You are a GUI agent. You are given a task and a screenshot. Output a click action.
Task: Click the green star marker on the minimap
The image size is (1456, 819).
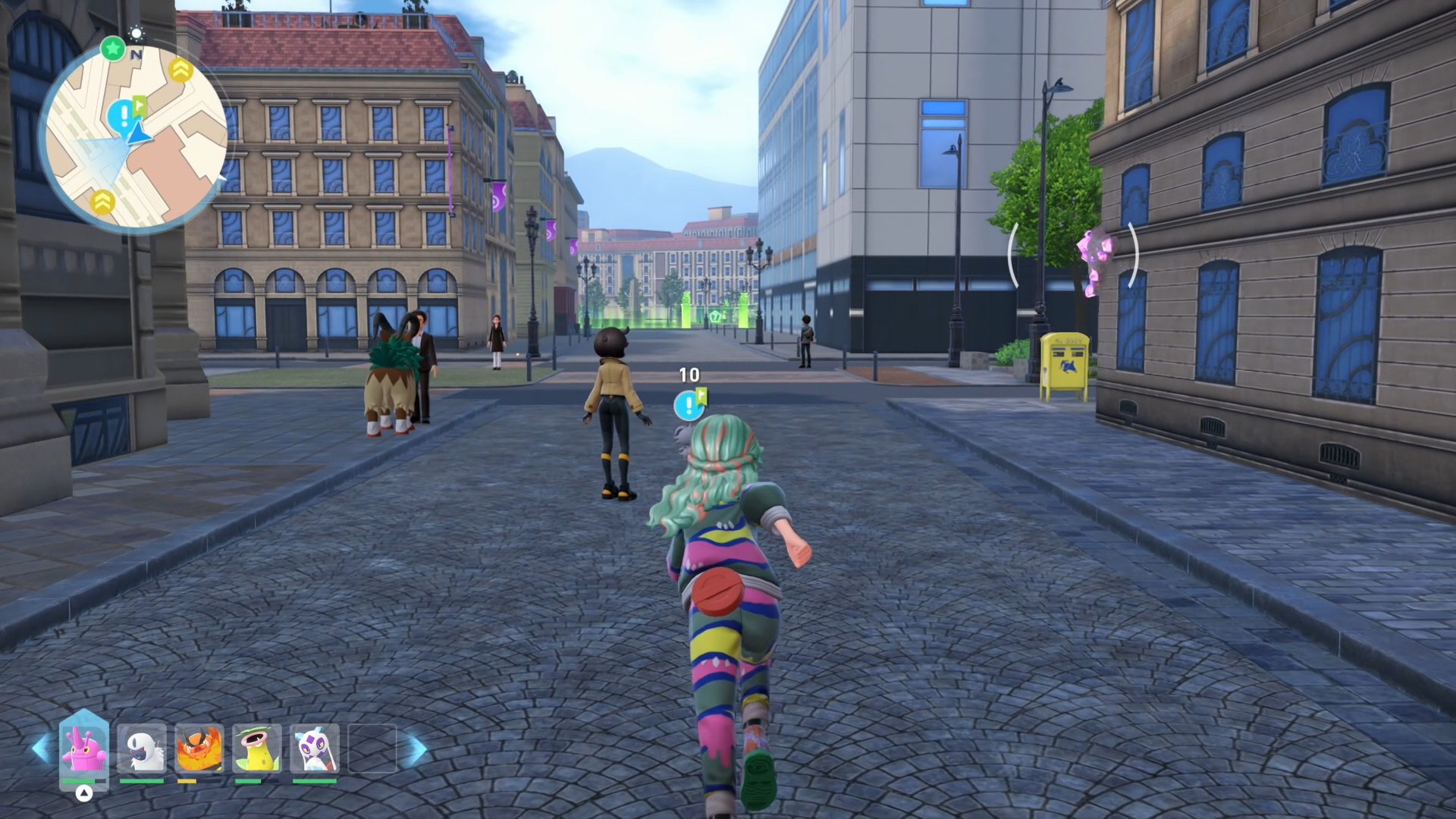coord(113,49)
